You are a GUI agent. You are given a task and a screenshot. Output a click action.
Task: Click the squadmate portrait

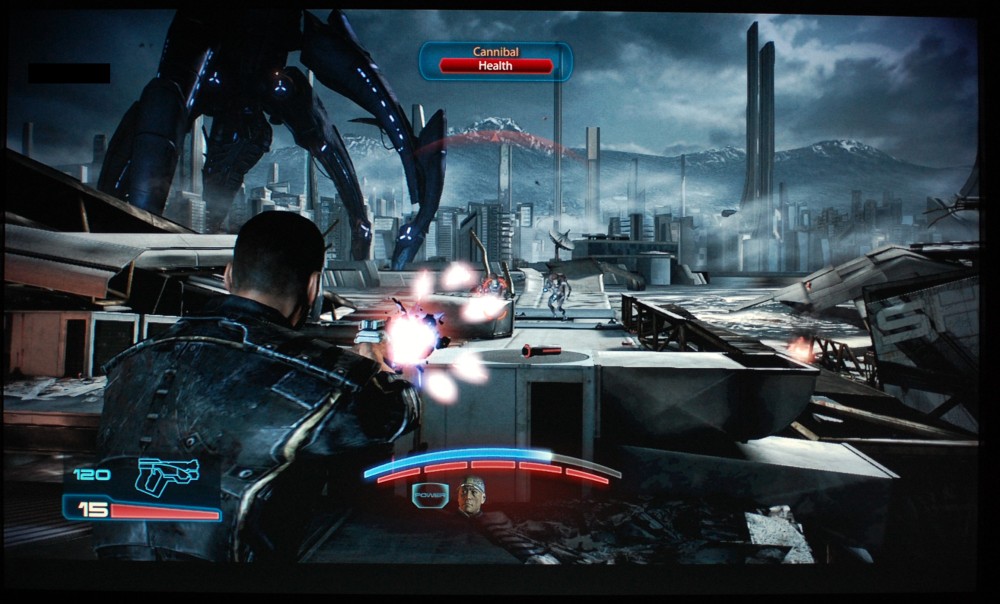(471, 497)
